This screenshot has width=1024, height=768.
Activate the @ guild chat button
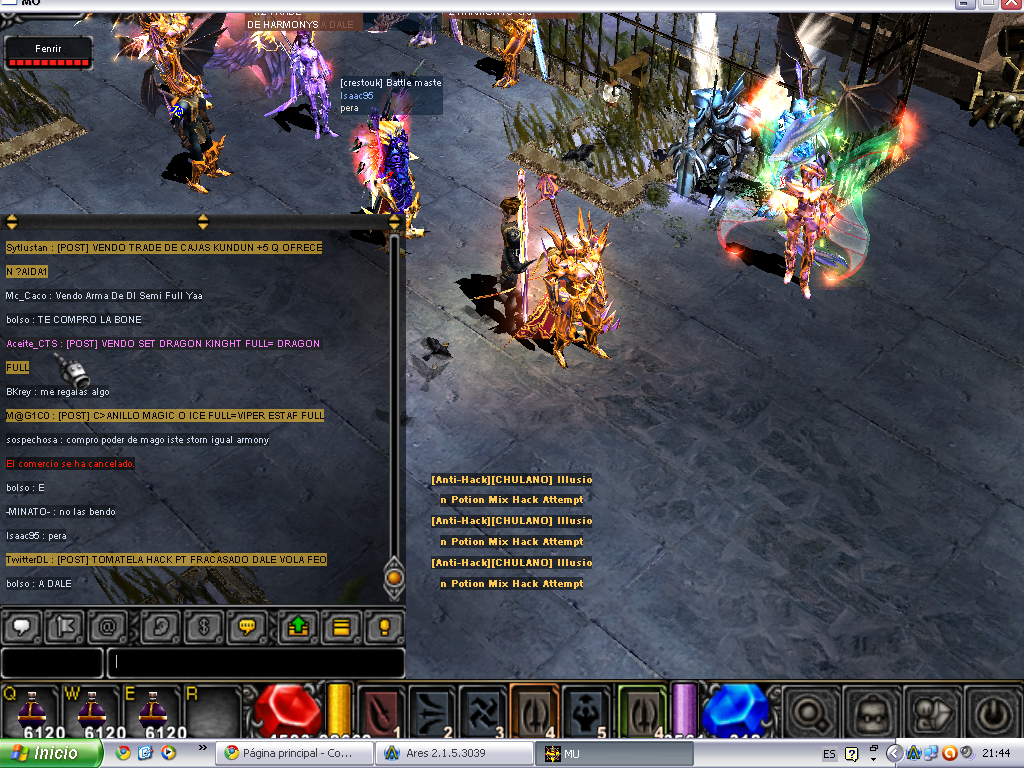point(107,627)
